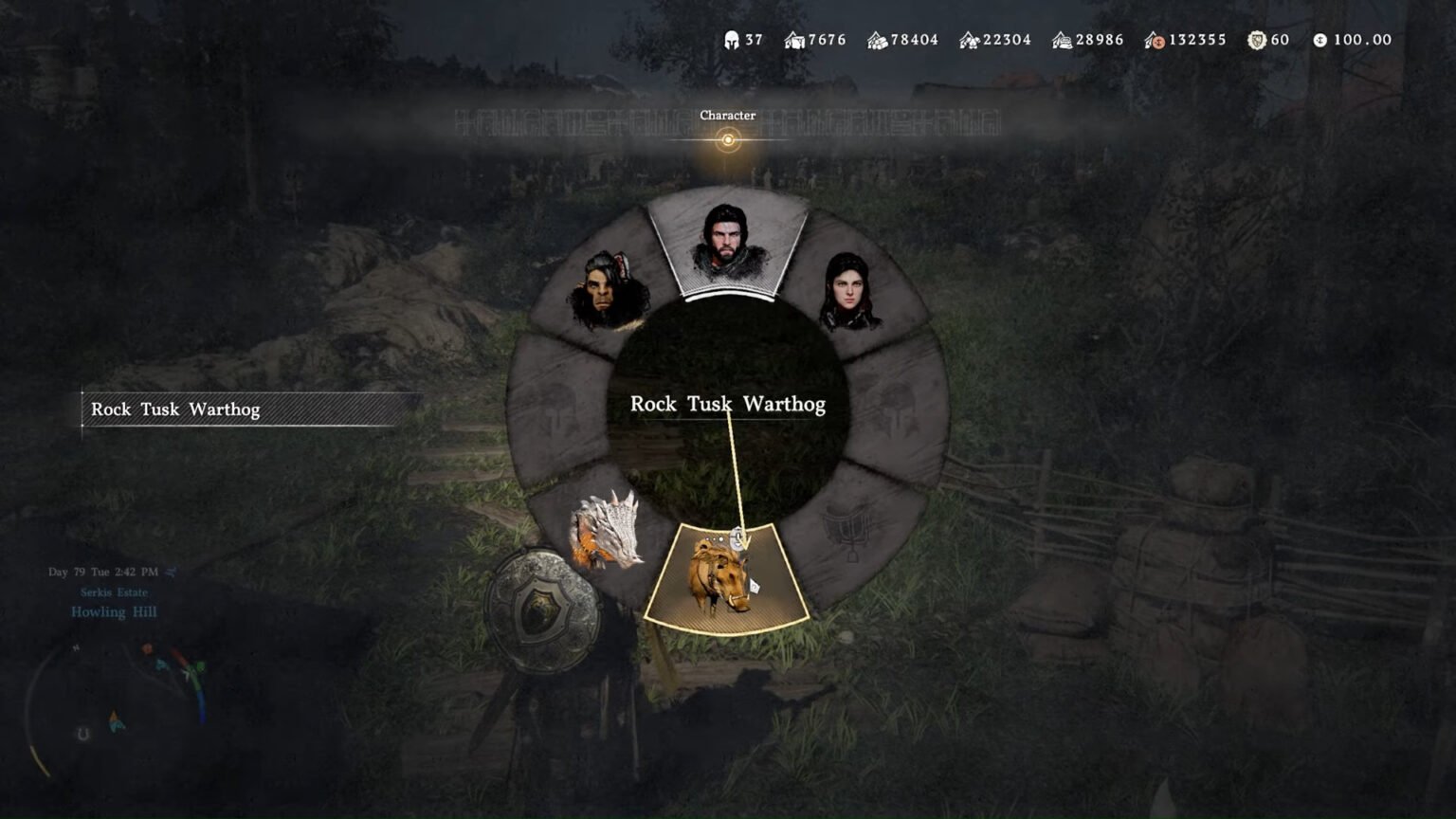The width and height of the screenshot is (1456, 819).
Task: Select the bearded hooded man portrait
Action: coord(726,245)
